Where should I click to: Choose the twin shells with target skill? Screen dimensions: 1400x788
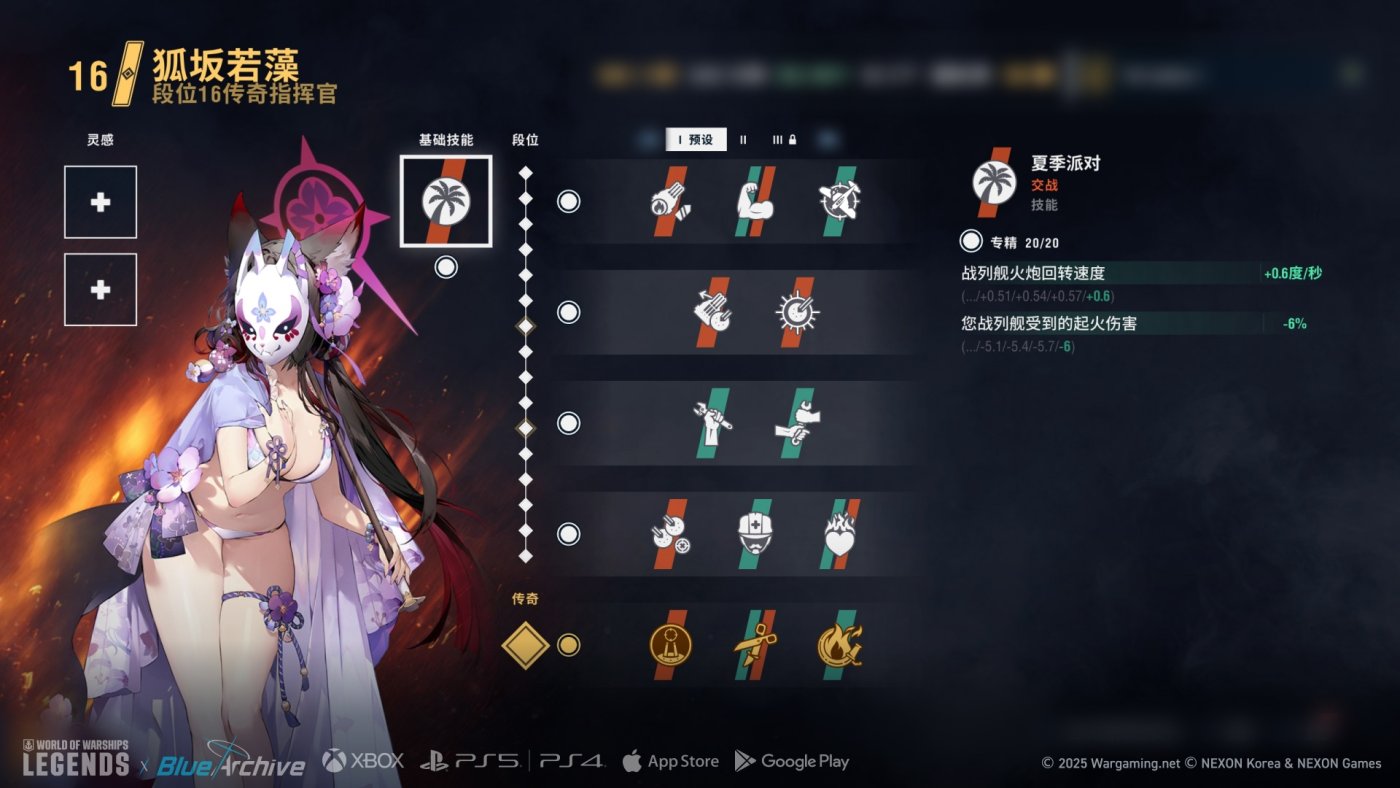pyautogui.click(x=671, y=534)
